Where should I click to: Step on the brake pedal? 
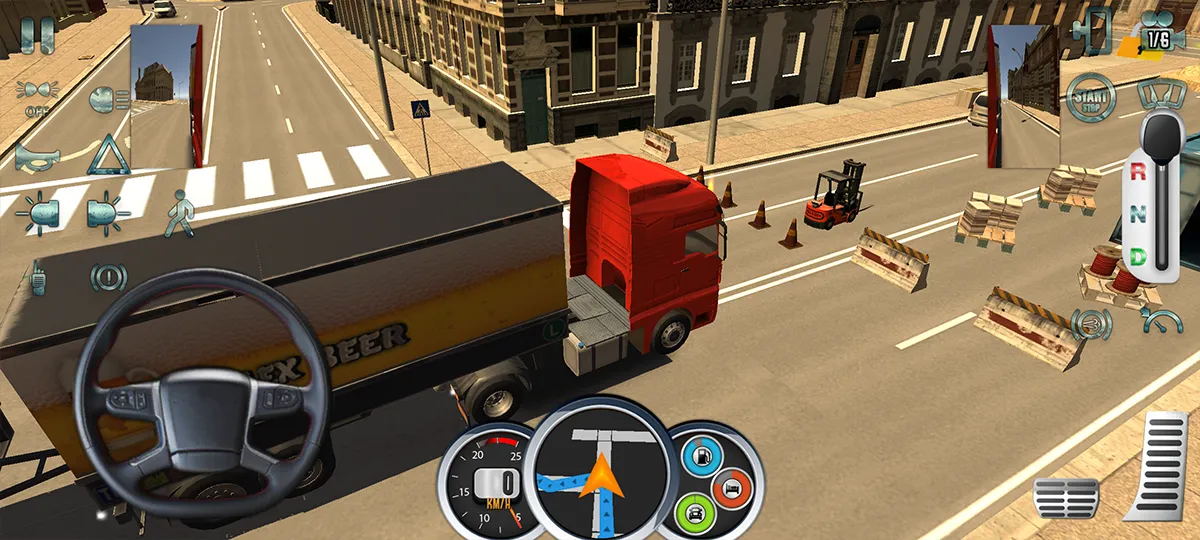[x=1065, y=497]
